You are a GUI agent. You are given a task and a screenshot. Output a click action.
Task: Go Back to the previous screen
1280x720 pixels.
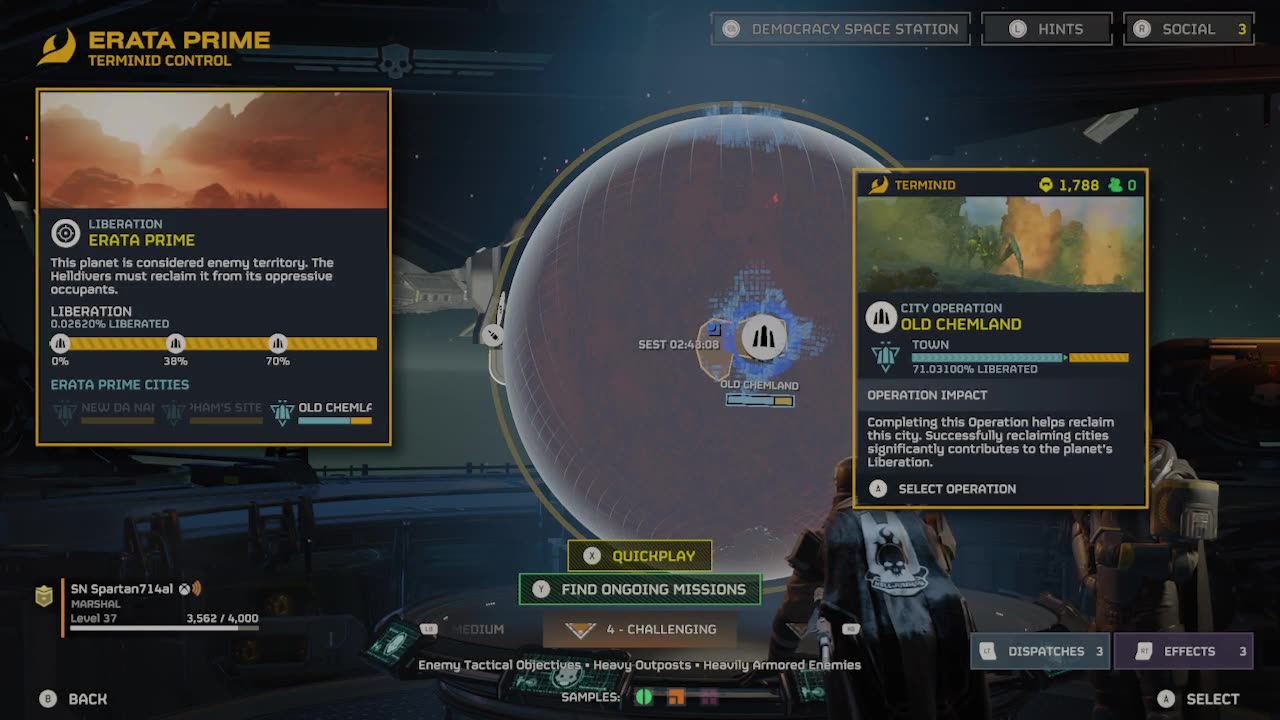pos(74,699)
